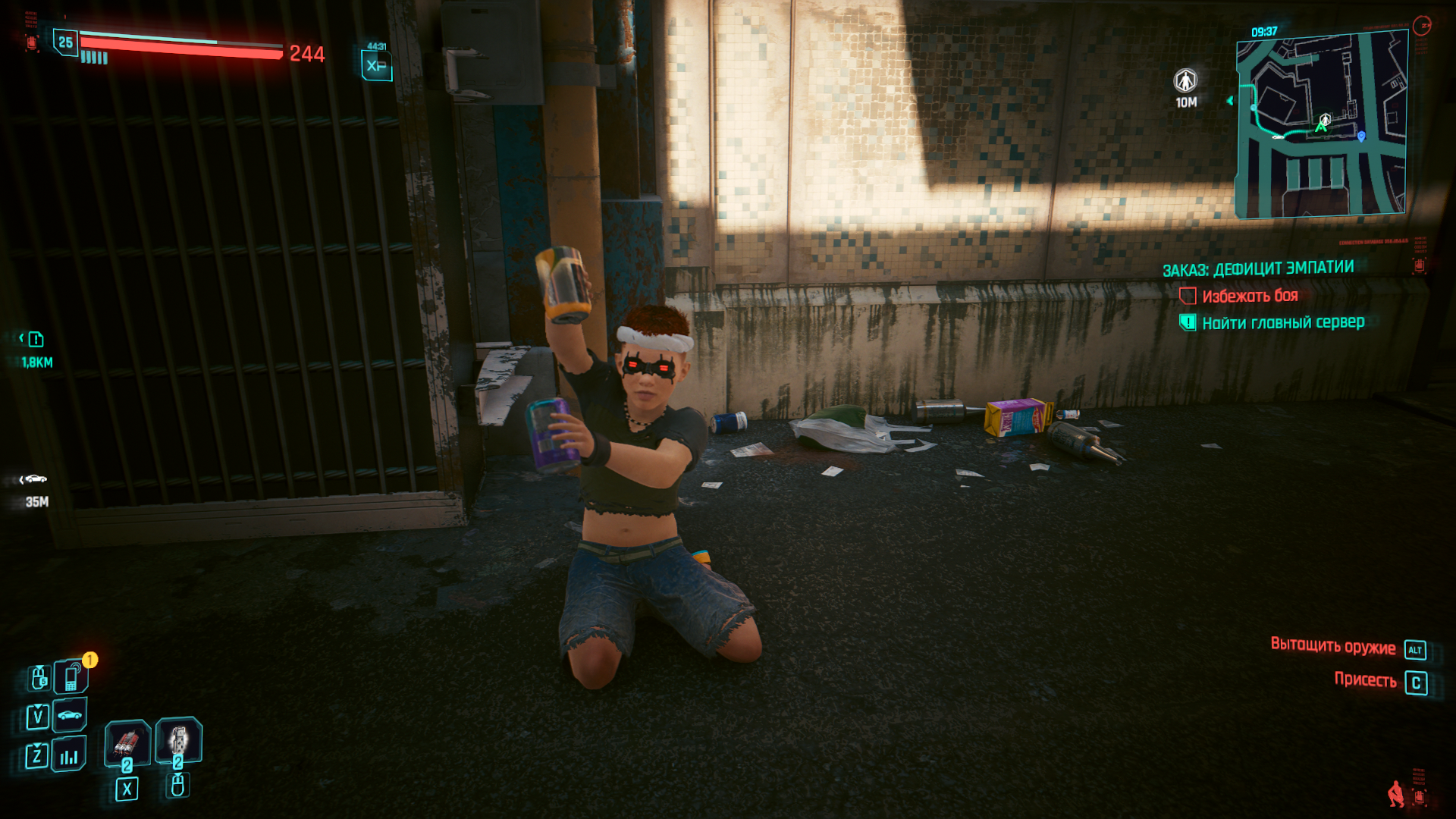Click the level 25 badge
This screenshot has width=1456, height=819.
66,42
